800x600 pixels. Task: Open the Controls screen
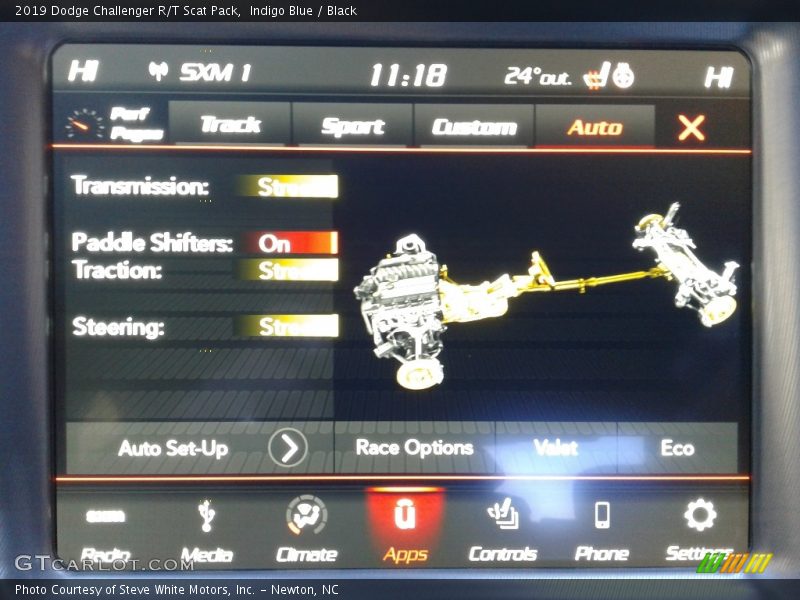click(x=503, y=532)
